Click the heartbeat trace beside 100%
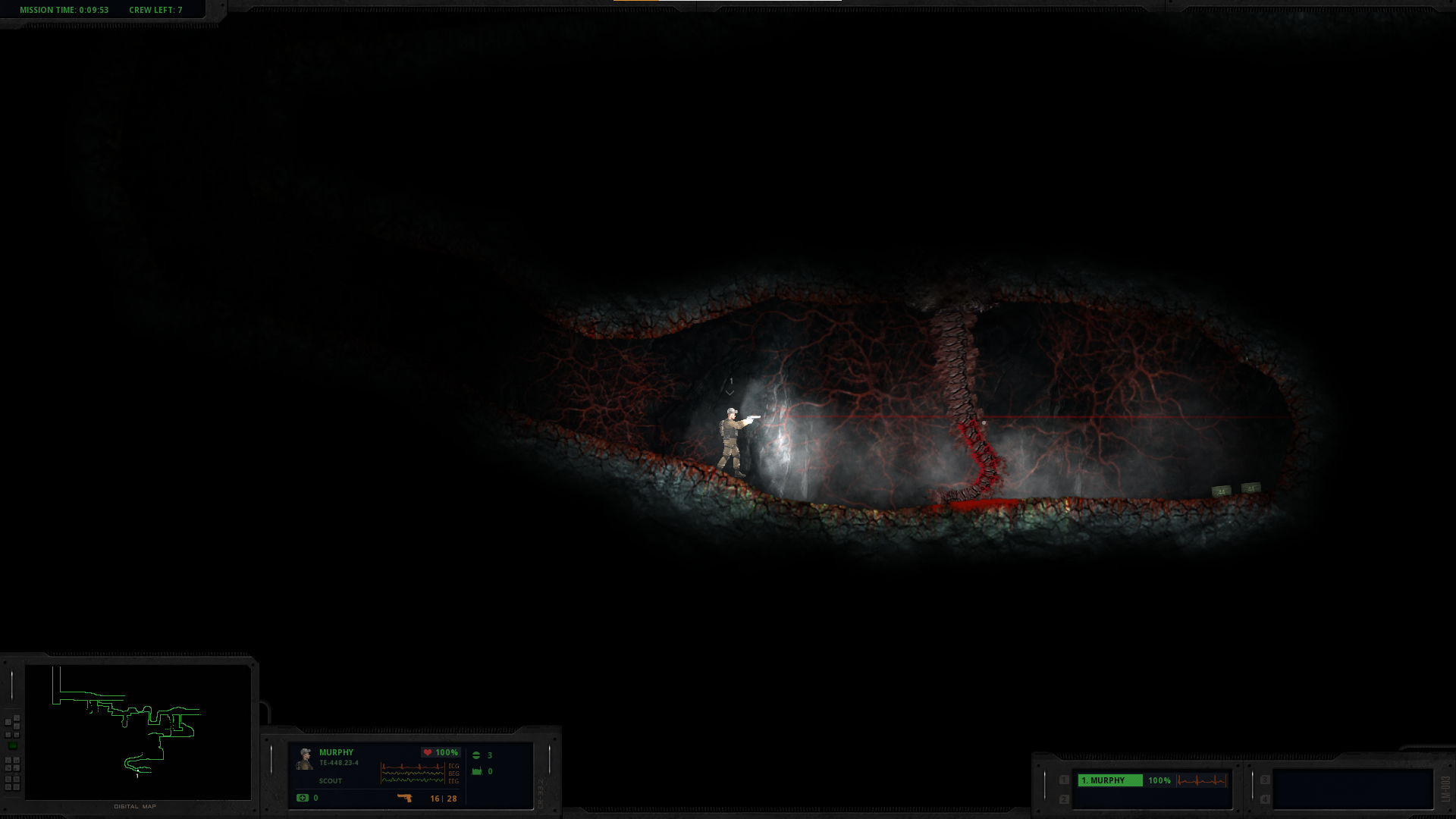1456x819 pixels. pyautogui.click(x=1202, y=780)
